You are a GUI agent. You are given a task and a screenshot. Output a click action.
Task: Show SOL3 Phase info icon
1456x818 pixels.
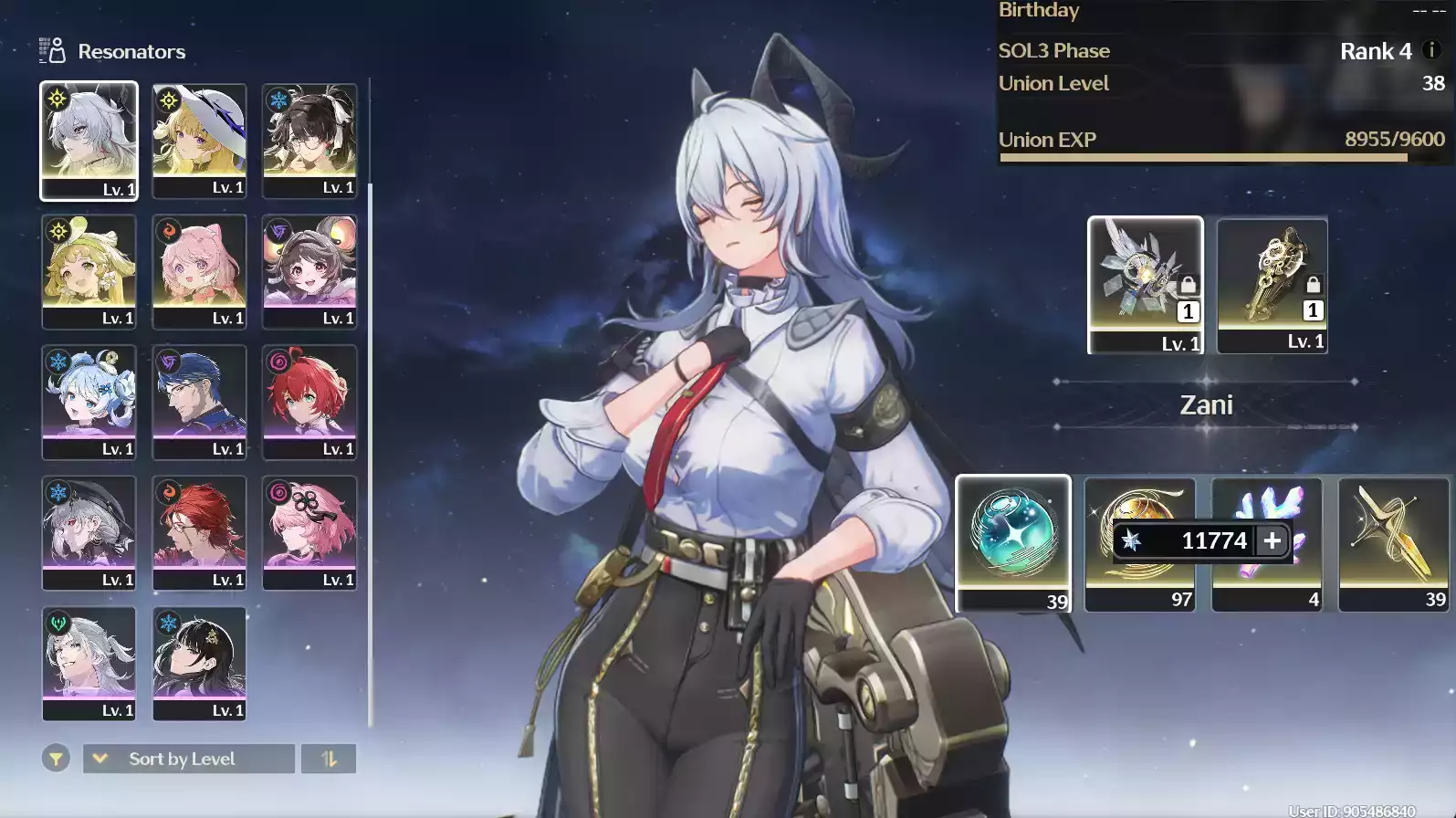click(1431, 50)
